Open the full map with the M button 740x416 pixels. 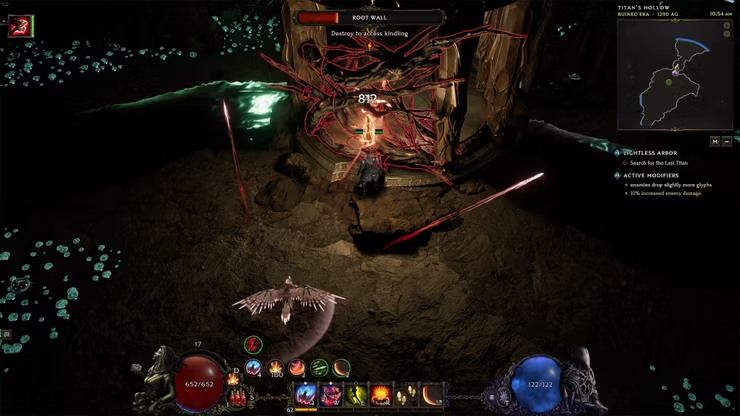click(x=715, y=142)
